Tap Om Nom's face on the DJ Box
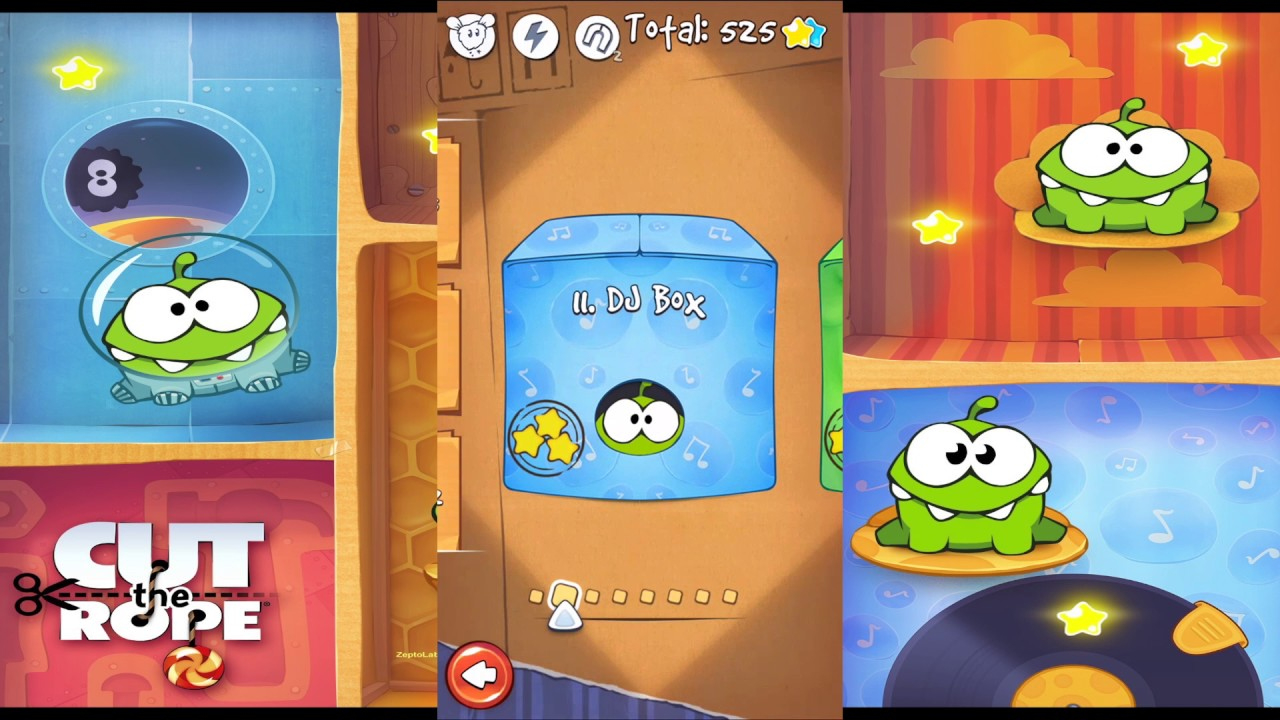The height and width of the screenshot is (720, 1280). tap(640, 420)
